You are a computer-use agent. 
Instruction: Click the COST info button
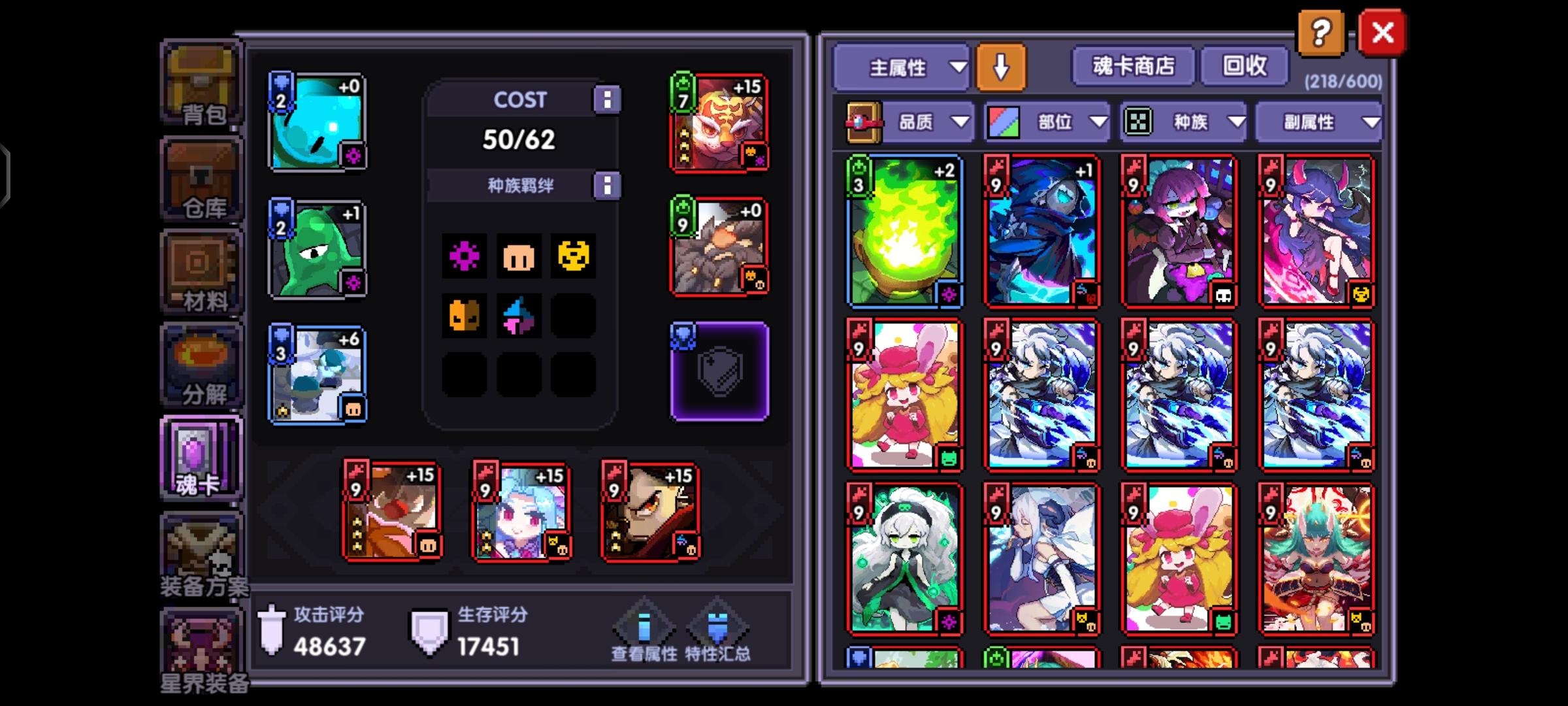coord(609,100)
